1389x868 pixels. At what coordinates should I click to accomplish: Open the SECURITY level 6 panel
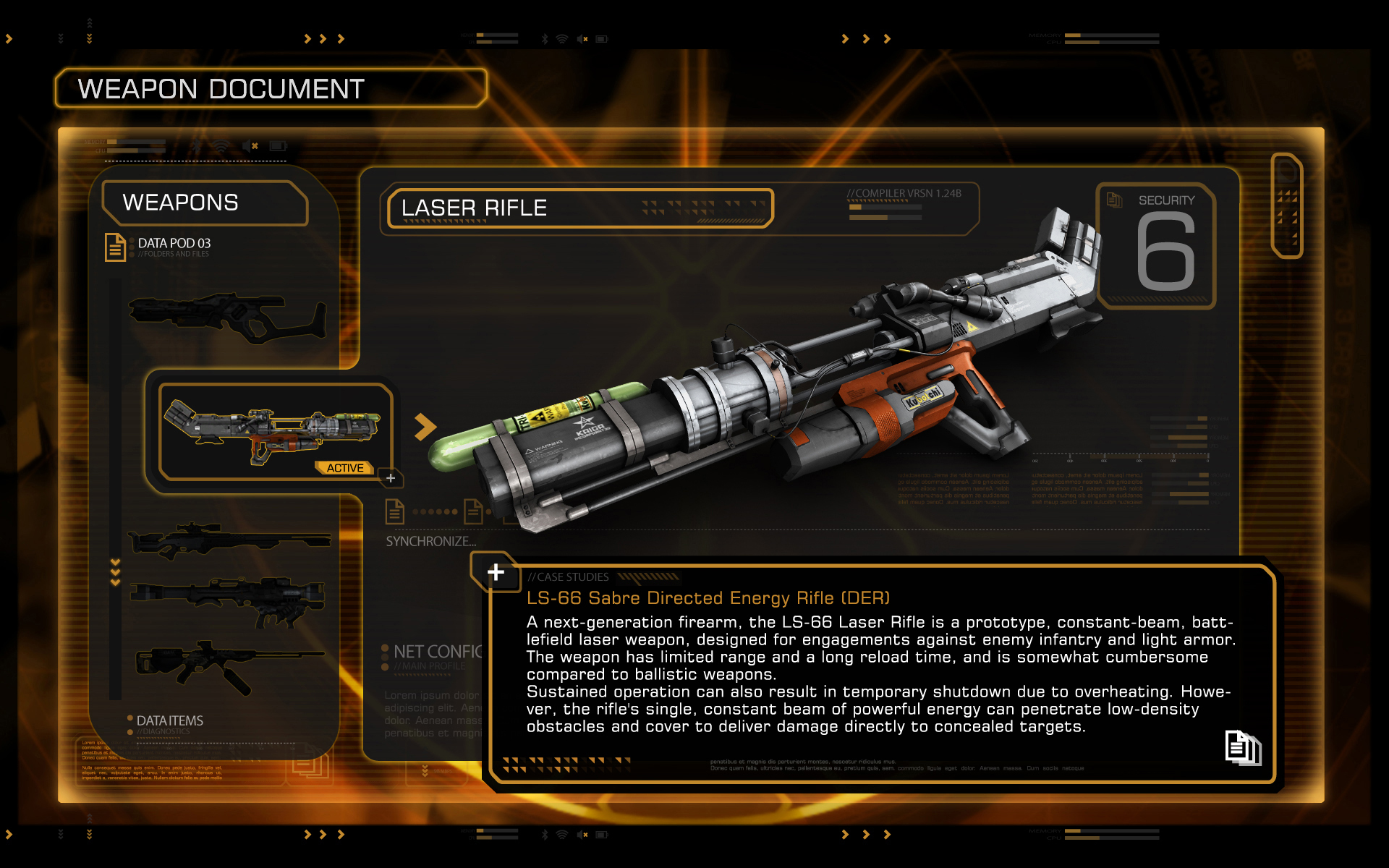click(1157, 246)
